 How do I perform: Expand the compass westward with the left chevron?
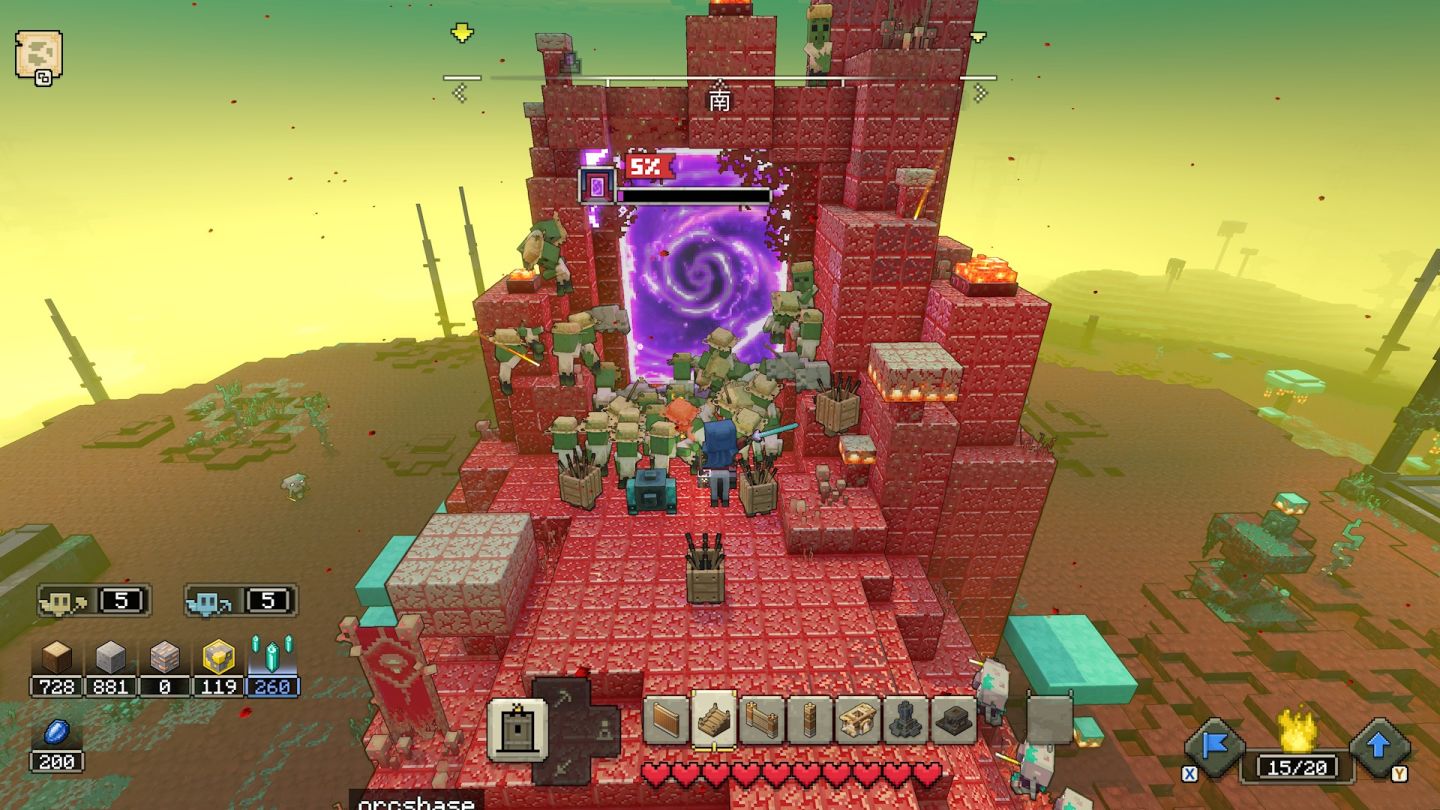(460, 93)
